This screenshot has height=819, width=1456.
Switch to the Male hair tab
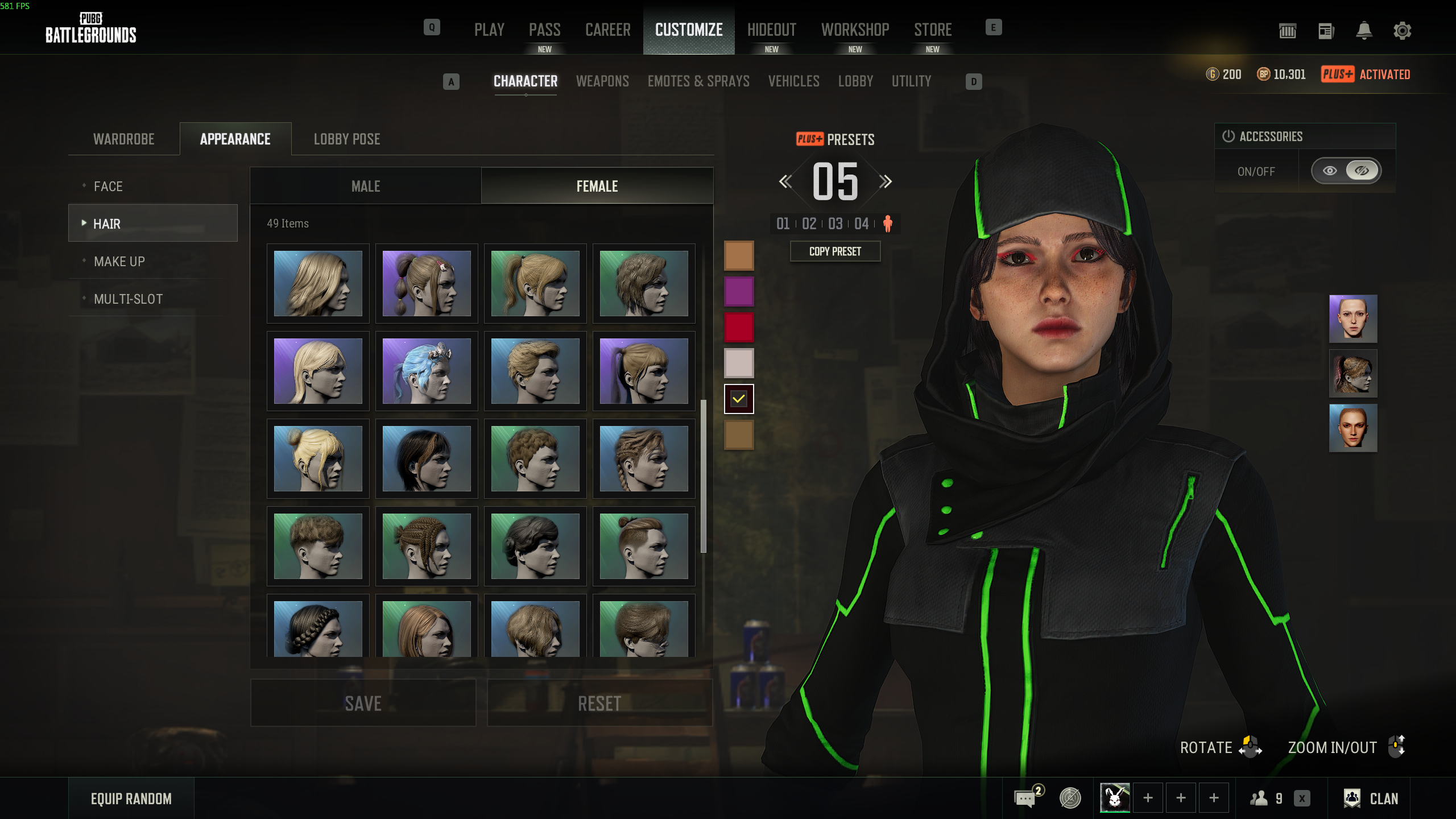[x=366, y=187]
